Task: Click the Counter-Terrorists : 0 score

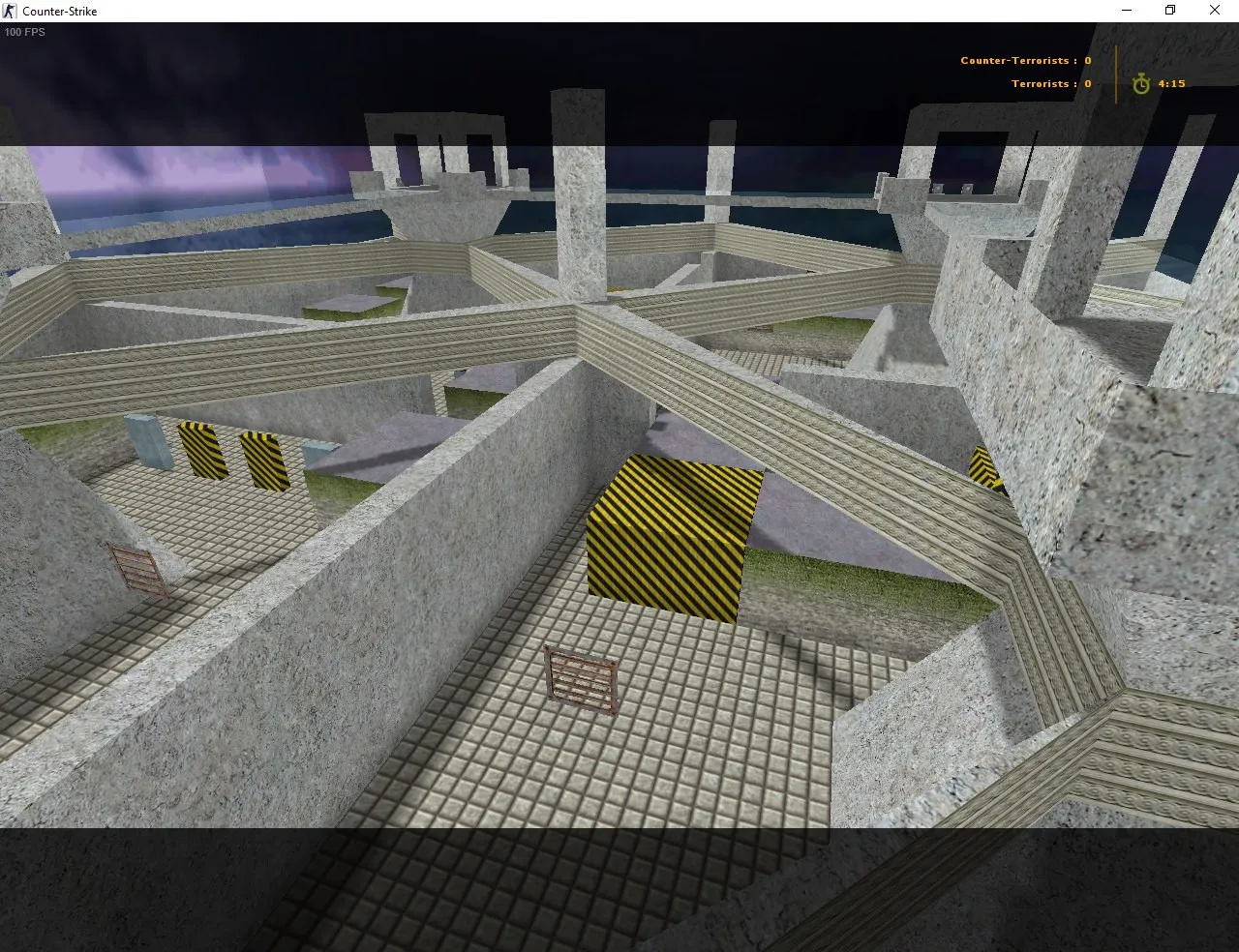Action: (x=1024, y=60)
